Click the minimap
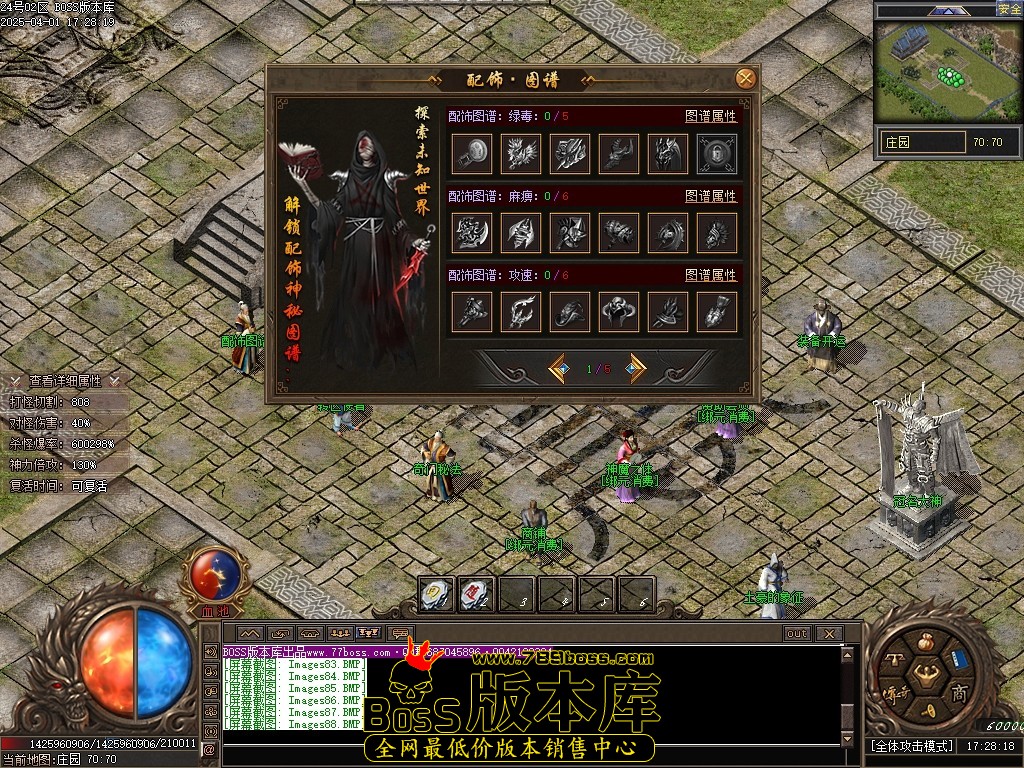Image resolution: width=1024 pixels, height=768 pixels. tap(947, 70)
